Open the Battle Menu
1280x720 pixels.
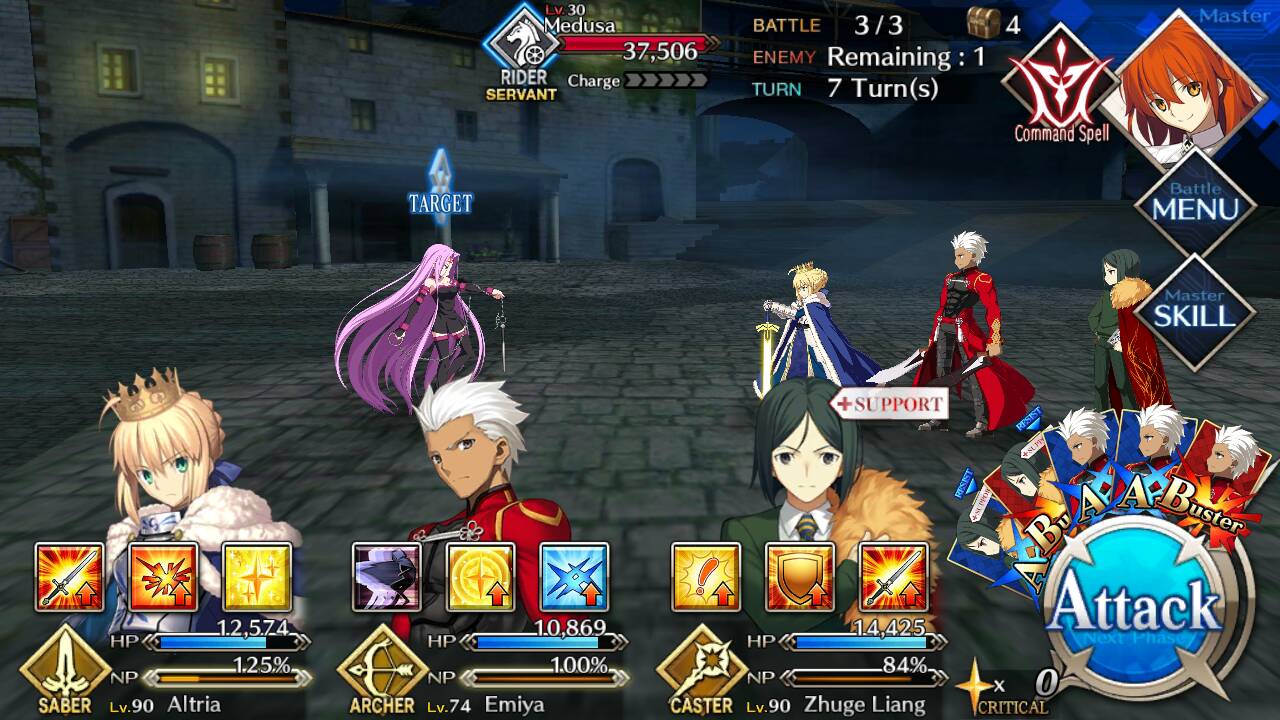pyautogui.click(x=1195, y=203)
